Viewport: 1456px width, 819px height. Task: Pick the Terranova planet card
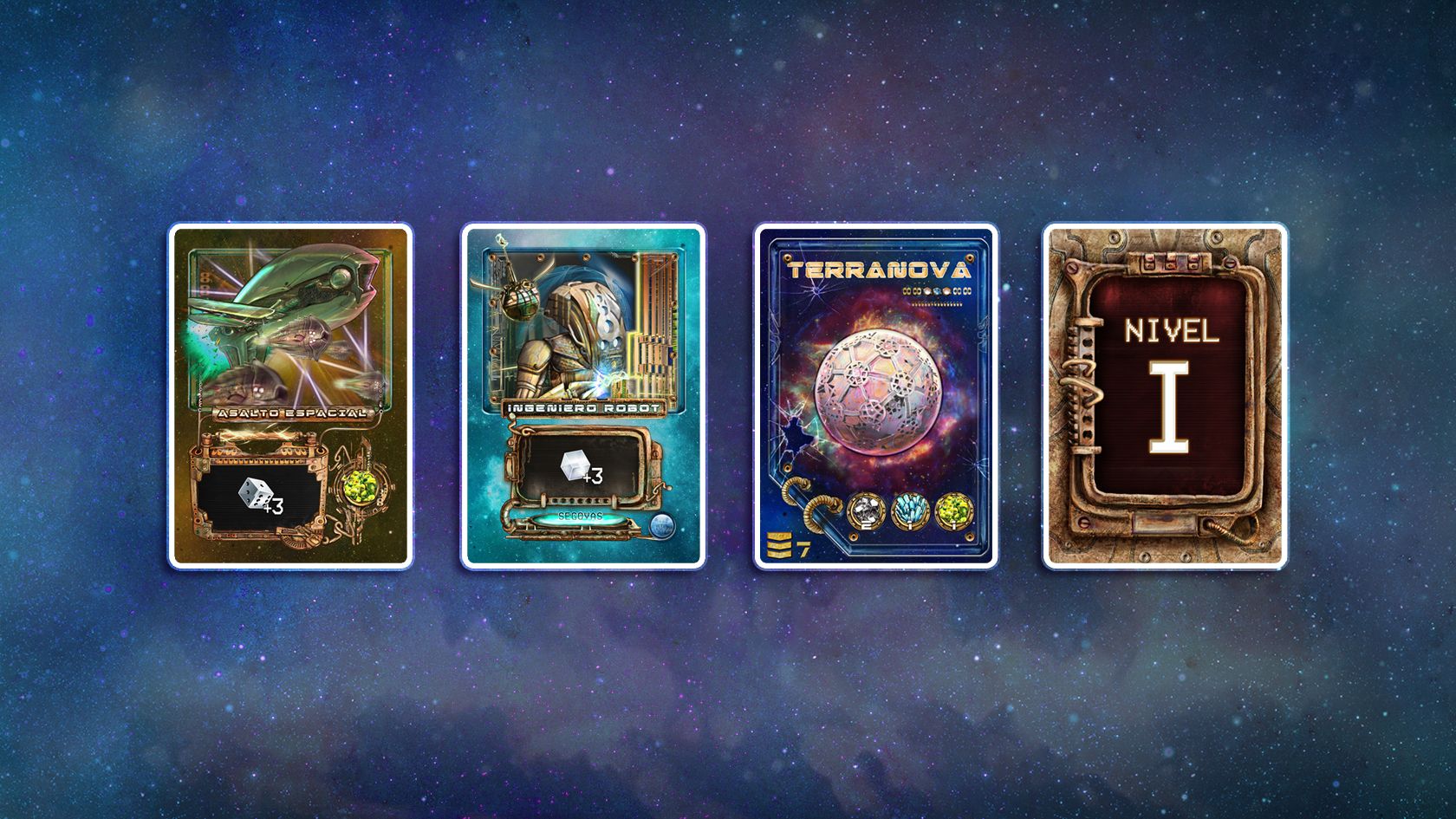coord(875,396)
